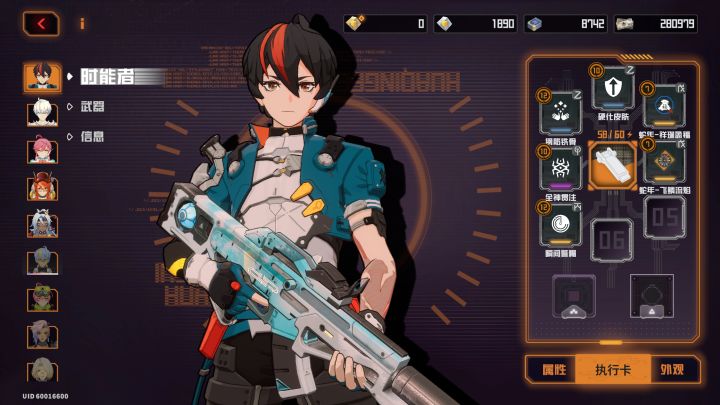This screenshot has width=720, height=405.
Task: Select the 时能者 menu entry
Action: (x=110, y=76)
